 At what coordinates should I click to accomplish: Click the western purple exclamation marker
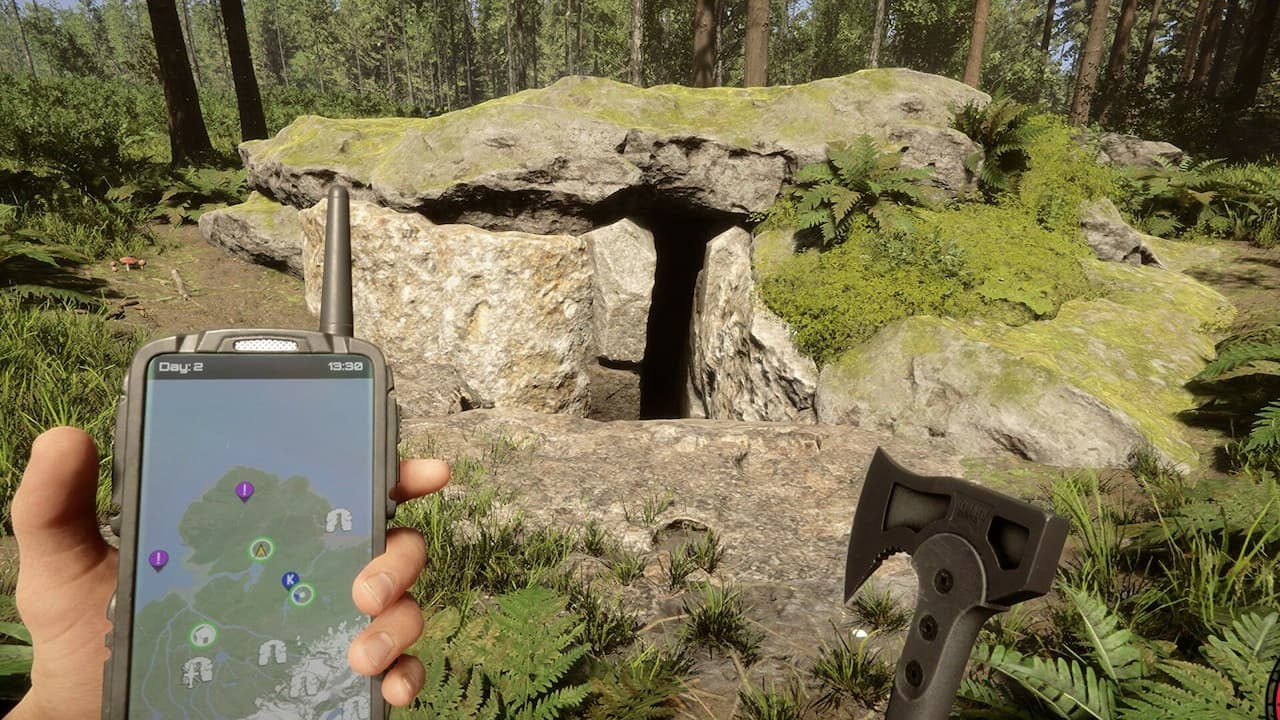coord(157,559)
